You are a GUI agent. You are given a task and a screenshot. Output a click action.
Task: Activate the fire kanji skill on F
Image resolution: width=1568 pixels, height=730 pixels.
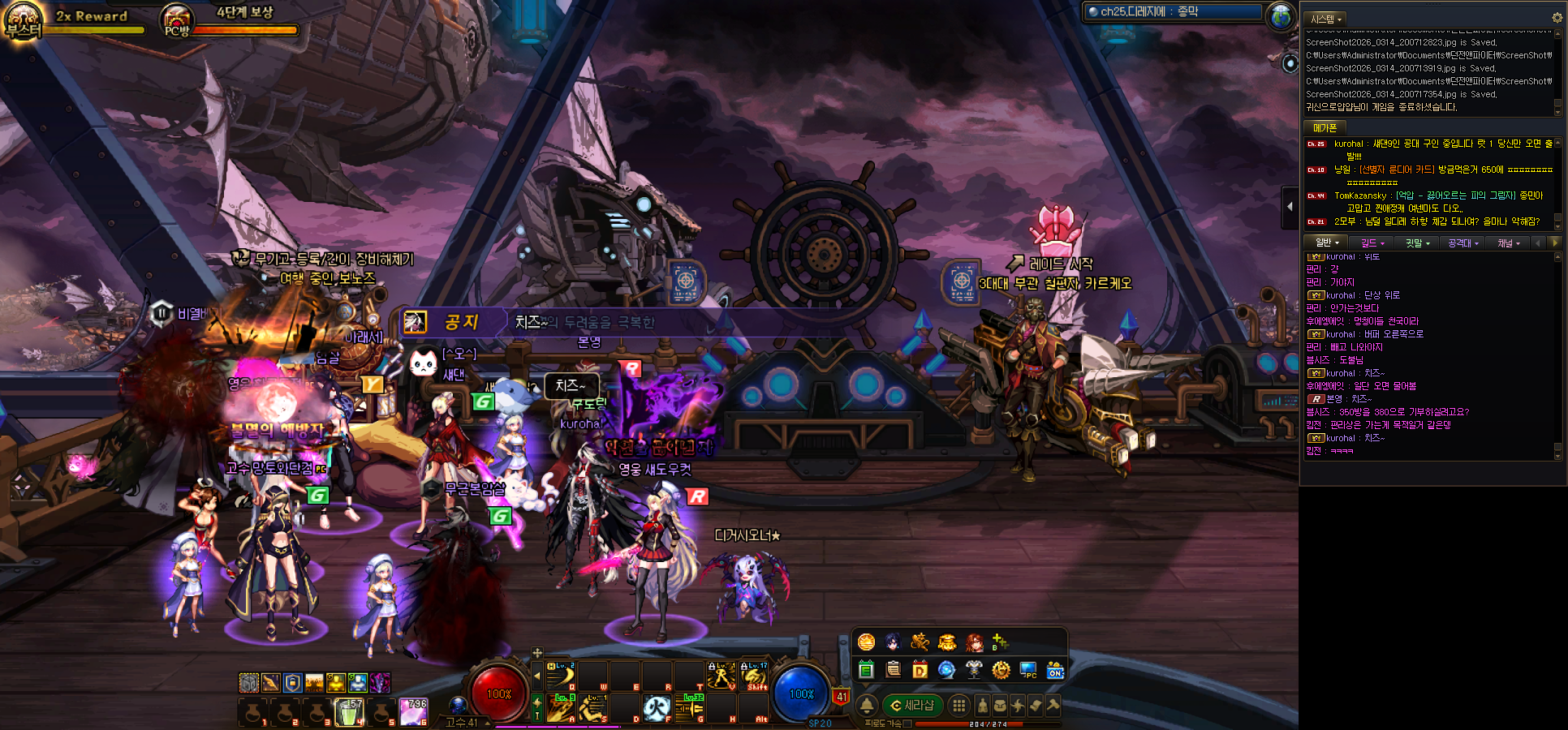[657, 708]
